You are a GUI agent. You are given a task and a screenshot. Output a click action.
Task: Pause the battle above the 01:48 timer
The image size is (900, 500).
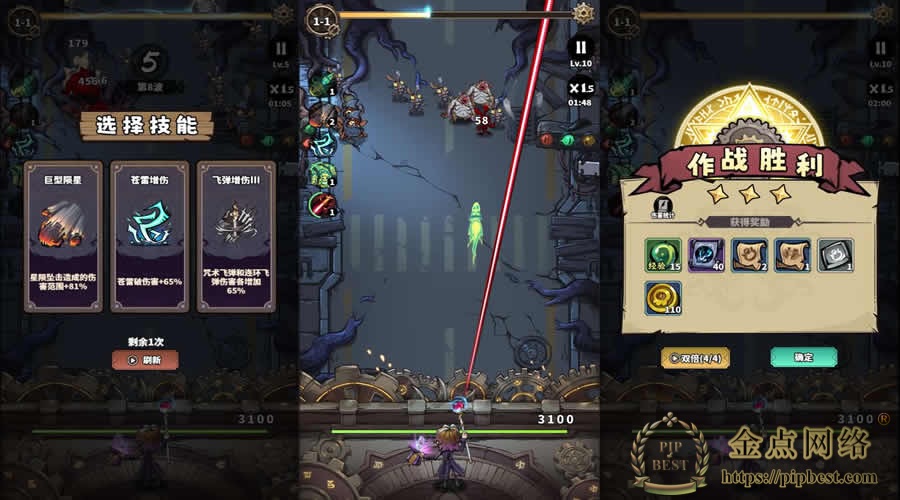tap(581, 47)
